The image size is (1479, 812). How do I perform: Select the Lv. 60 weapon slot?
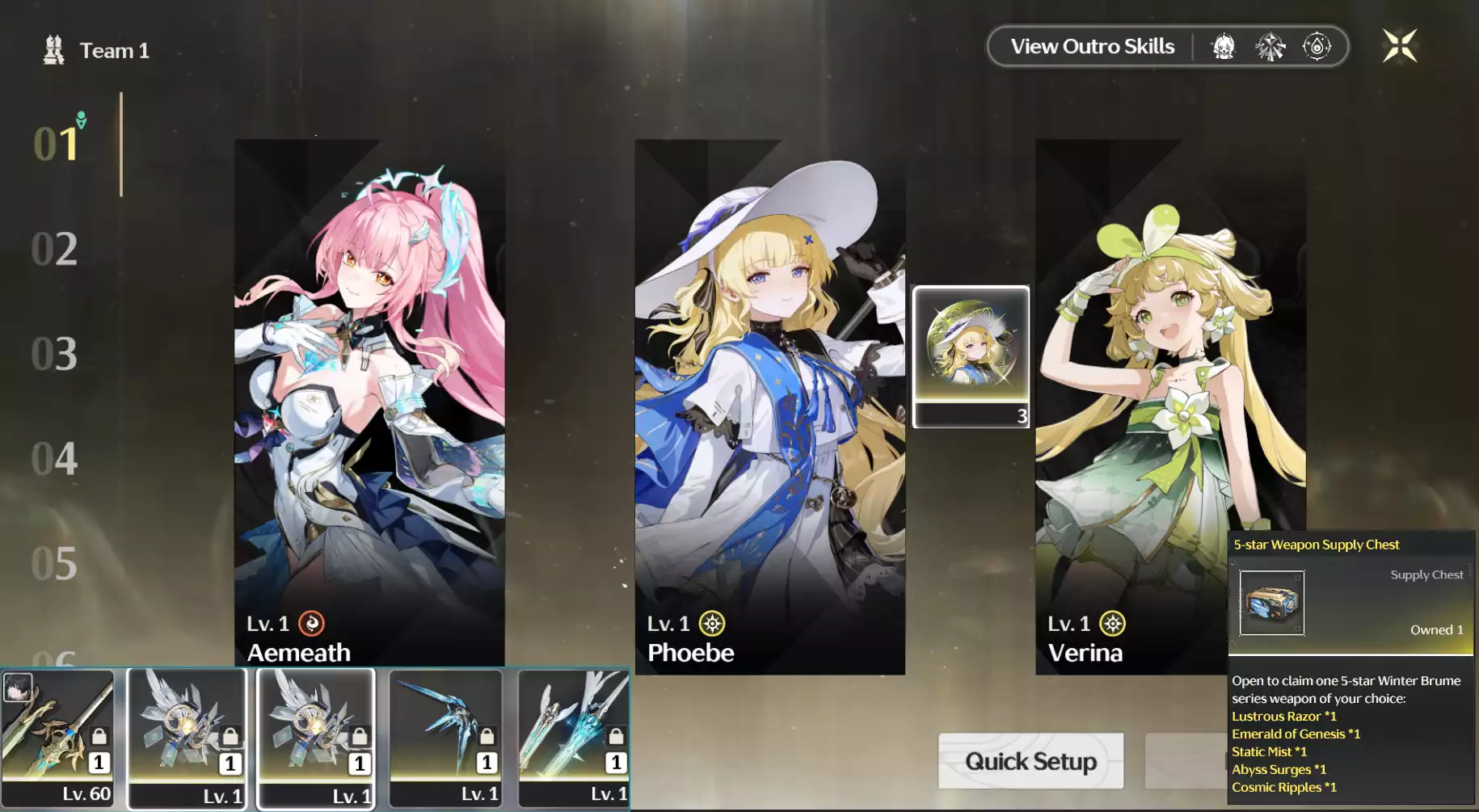[x=58, y=737]
